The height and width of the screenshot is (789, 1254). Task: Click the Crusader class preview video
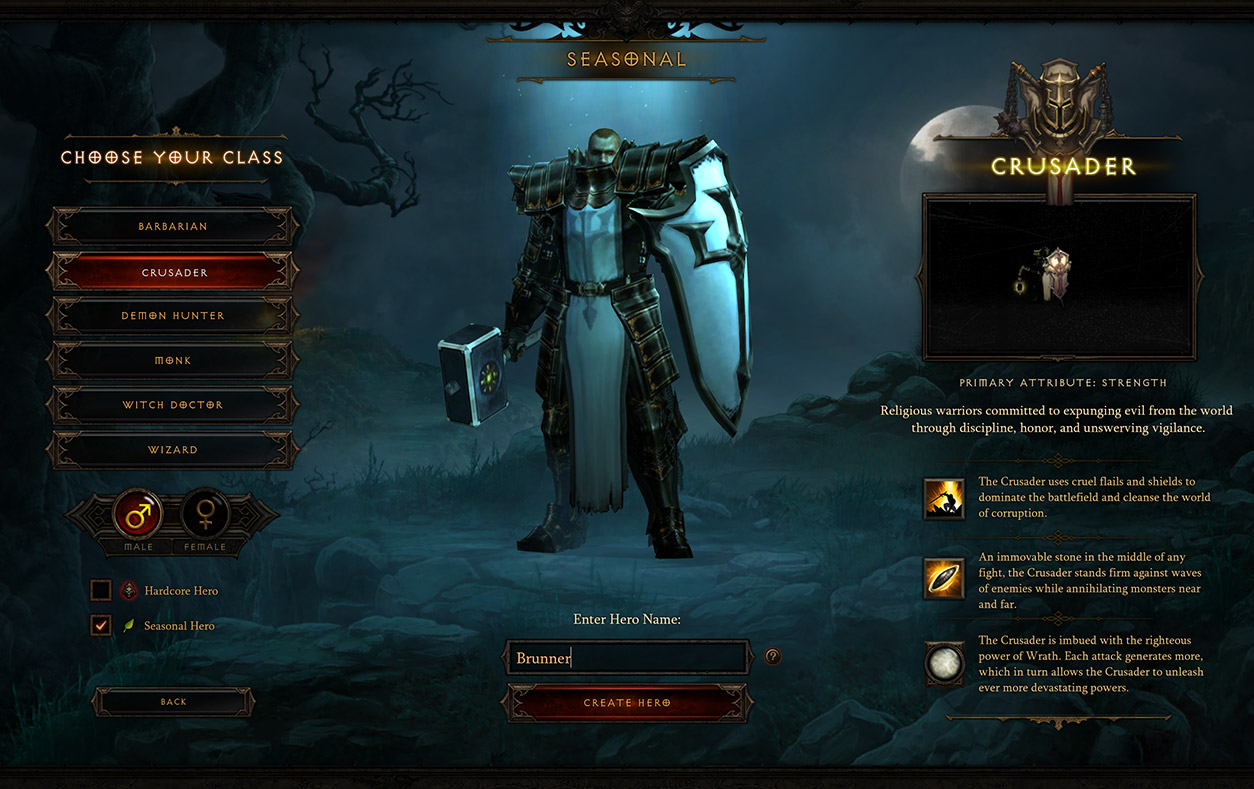coord(1059,277)
